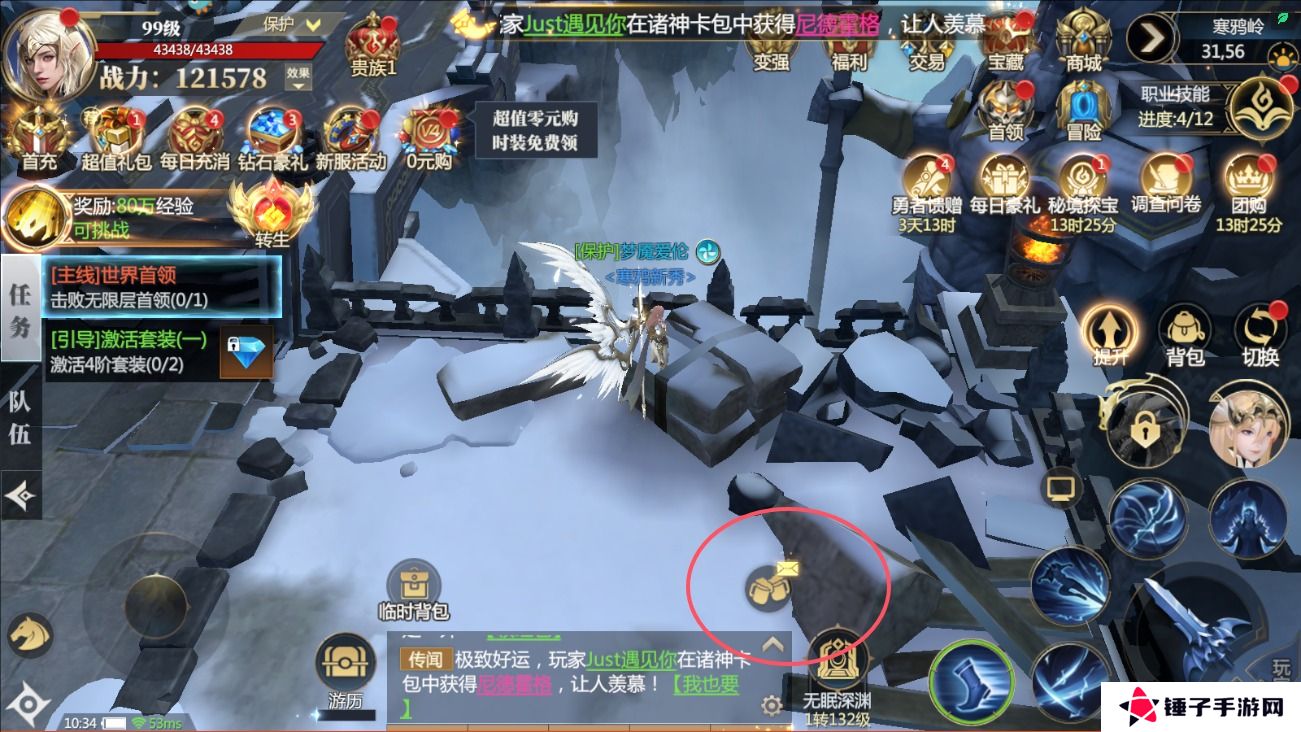Toggle the boots auto-move skill icon

pyautogui.click(x=972, y=678)
